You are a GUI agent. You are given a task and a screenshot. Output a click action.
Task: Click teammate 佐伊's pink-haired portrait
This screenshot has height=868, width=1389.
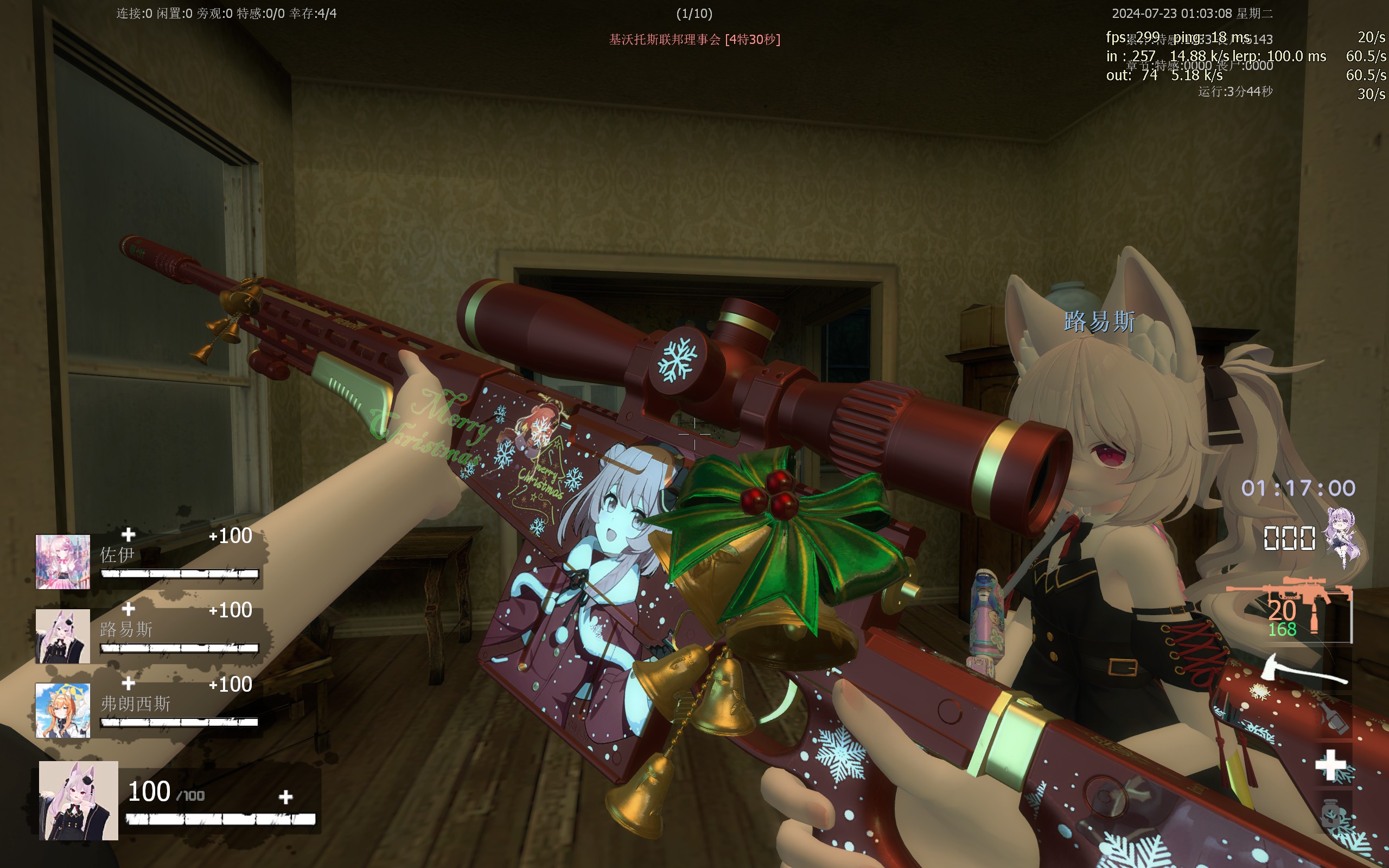[x=62, y=561]
